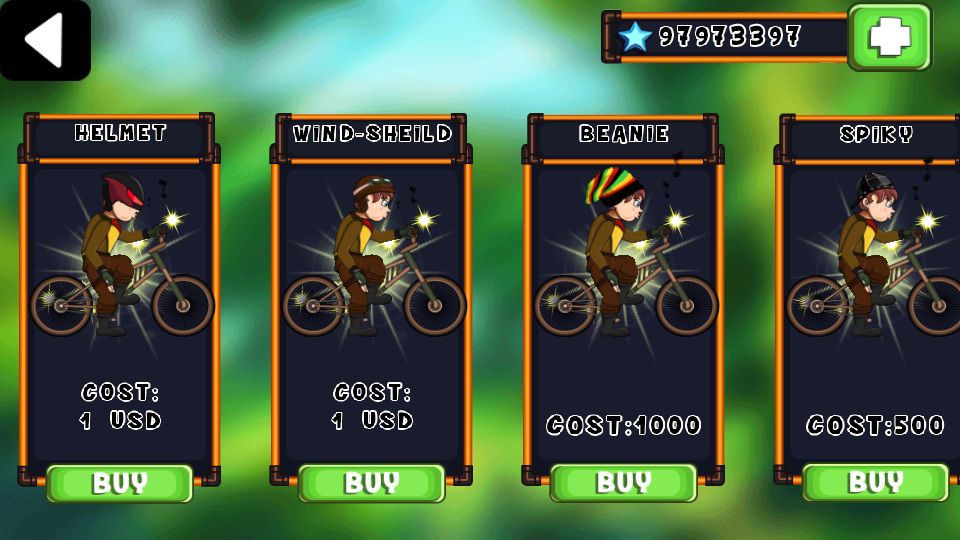Buy the Helmet character
This screenshot has height=540, width=960.
(120, 483)
